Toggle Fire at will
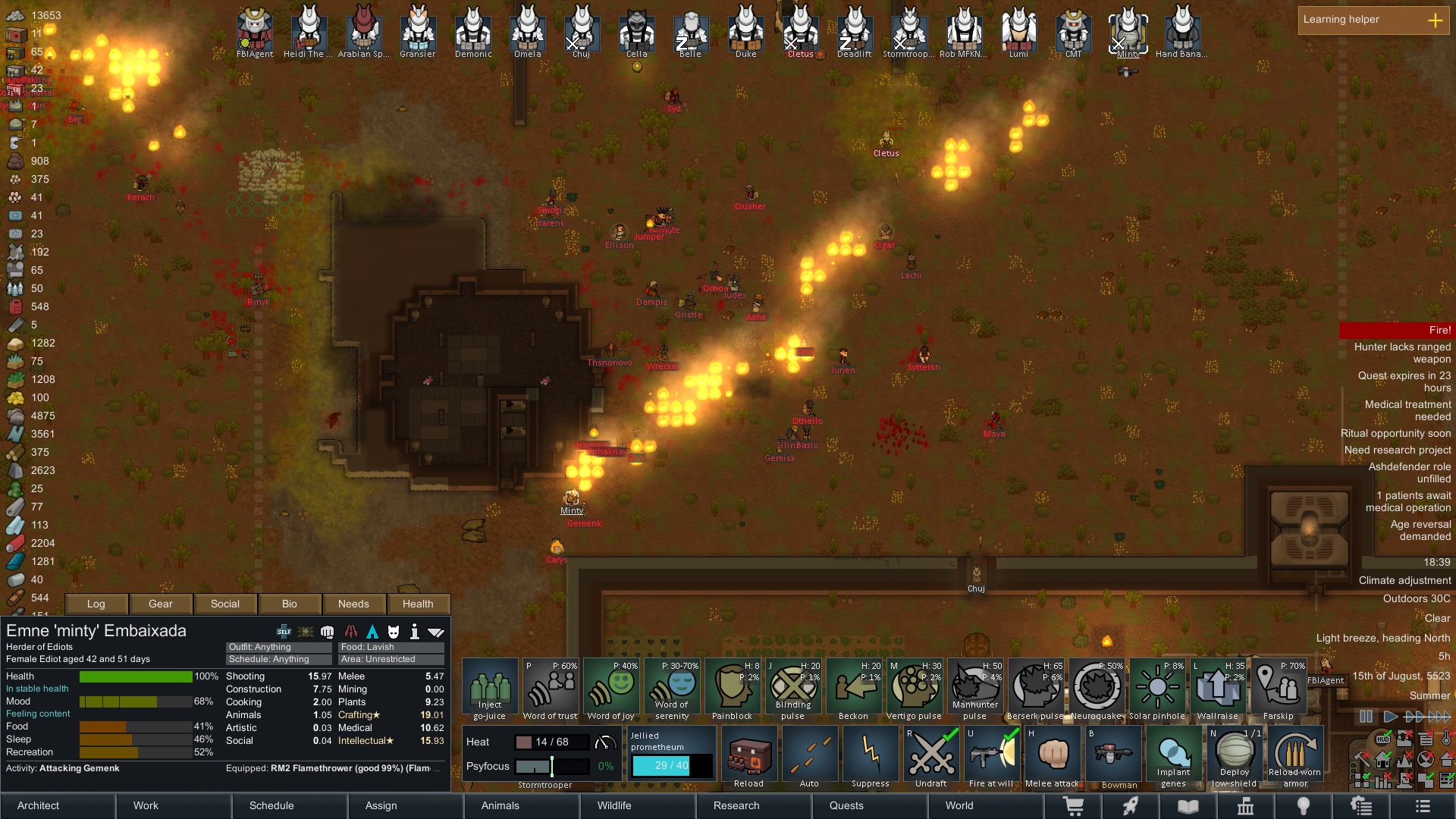This screenshot has width=1456, height=819. [991, 757]
